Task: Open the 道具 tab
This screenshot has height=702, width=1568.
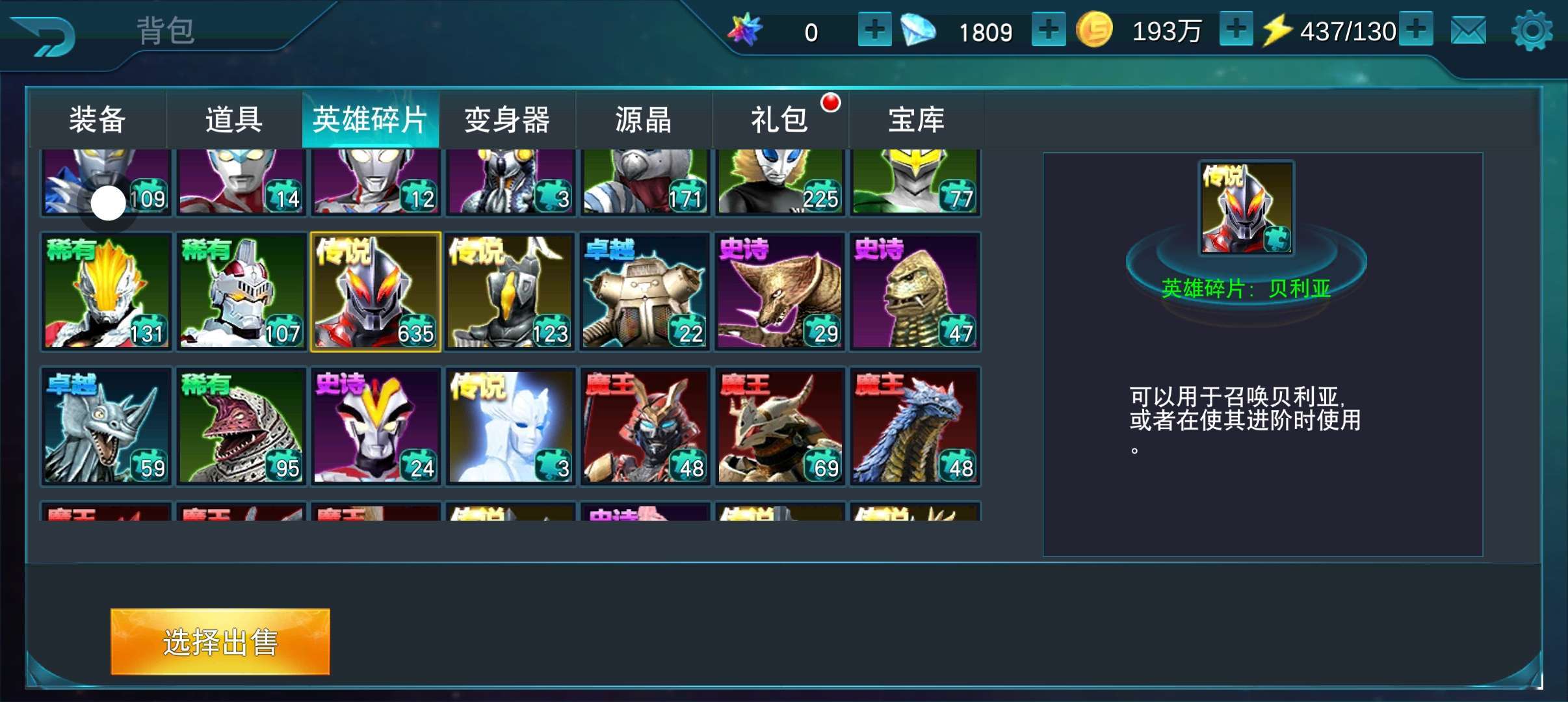Action: click(x=234, y=120)
